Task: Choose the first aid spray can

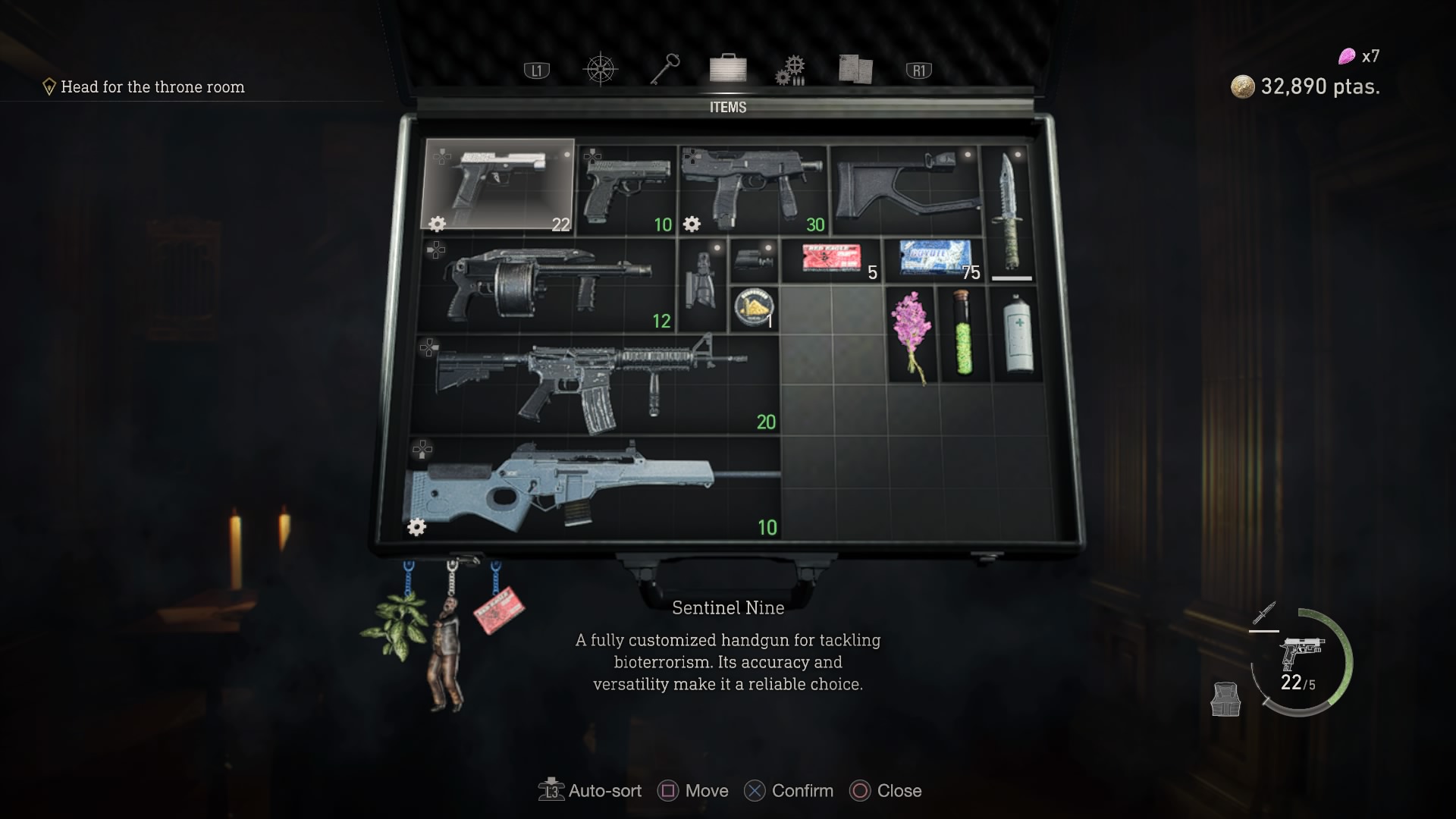Action: (1018, 334)
